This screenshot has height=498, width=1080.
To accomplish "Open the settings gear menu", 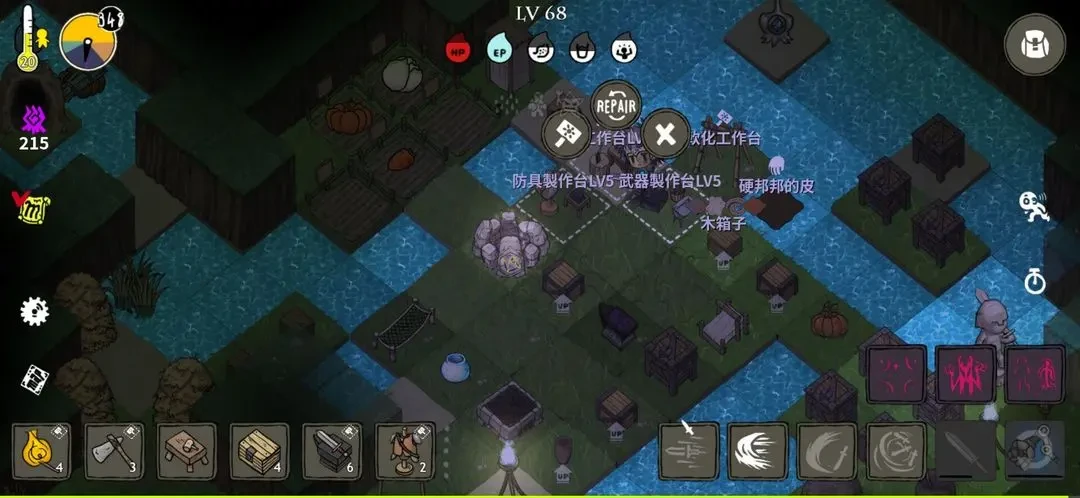I will 35,310.
